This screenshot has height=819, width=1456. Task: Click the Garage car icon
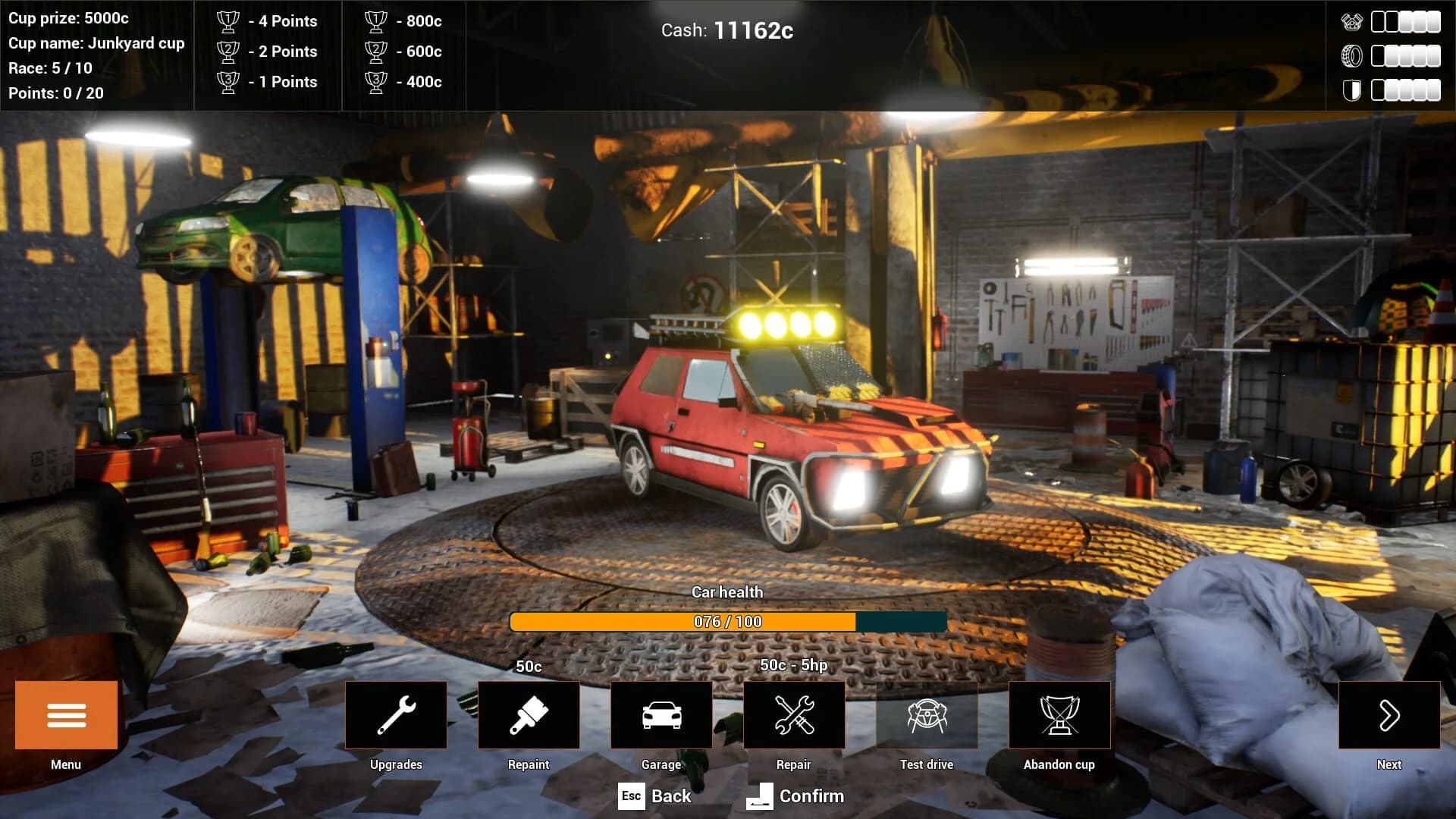click(x=661, y=714)
